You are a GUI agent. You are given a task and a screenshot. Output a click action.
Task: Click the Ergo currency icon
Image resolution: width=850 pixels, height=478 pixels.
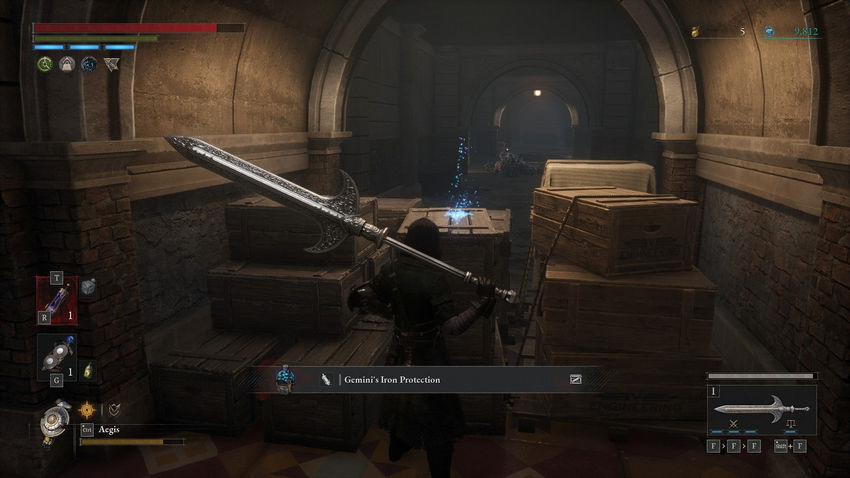[x=769, y=32]
